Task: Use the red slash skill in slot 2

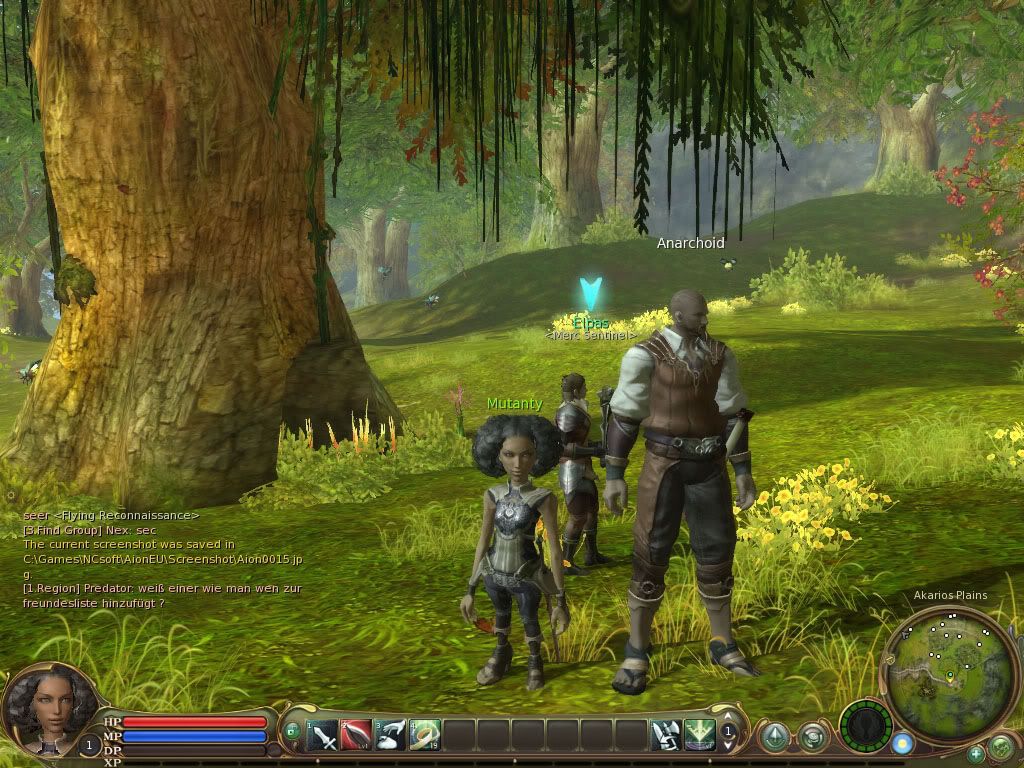Action: coord(357,737)
